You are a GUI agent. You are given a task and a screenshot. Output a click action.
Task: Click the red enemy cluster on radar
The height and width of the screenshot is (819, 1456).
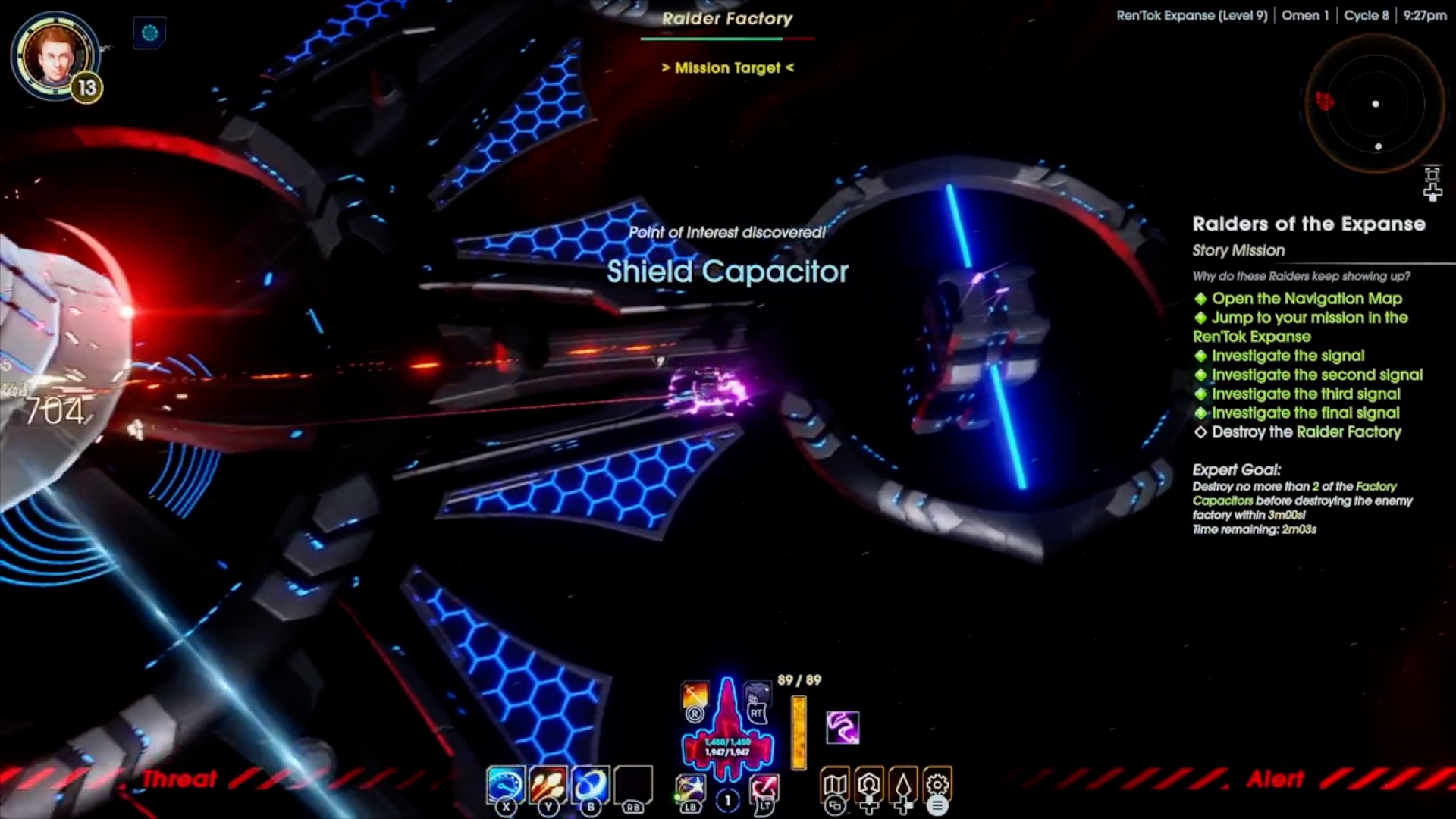[x=1325, y=101]
